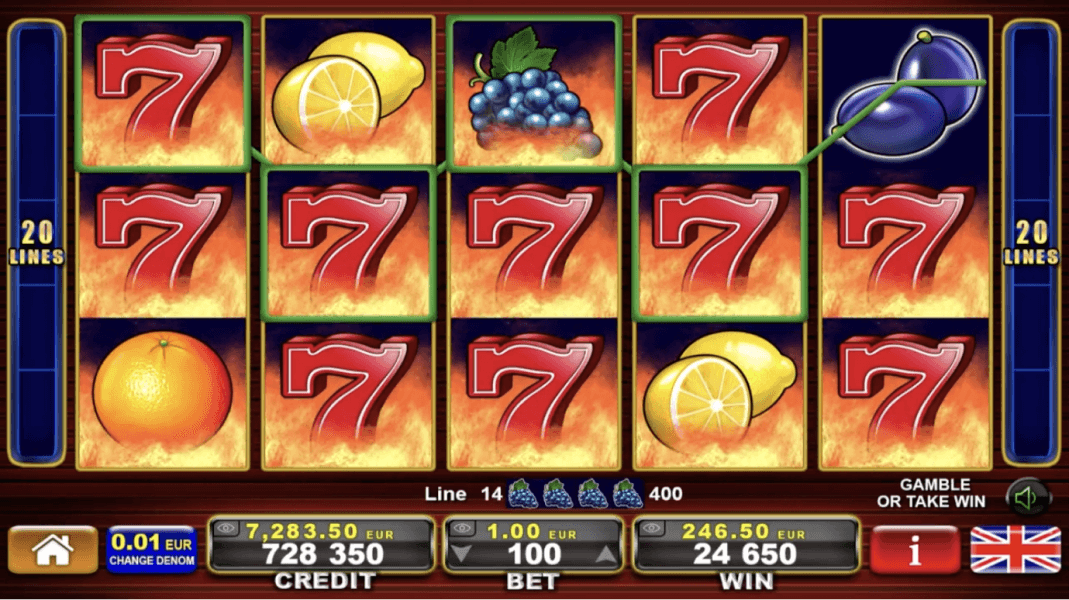
Task: Change language via the UK flag
Action: 1015,550
